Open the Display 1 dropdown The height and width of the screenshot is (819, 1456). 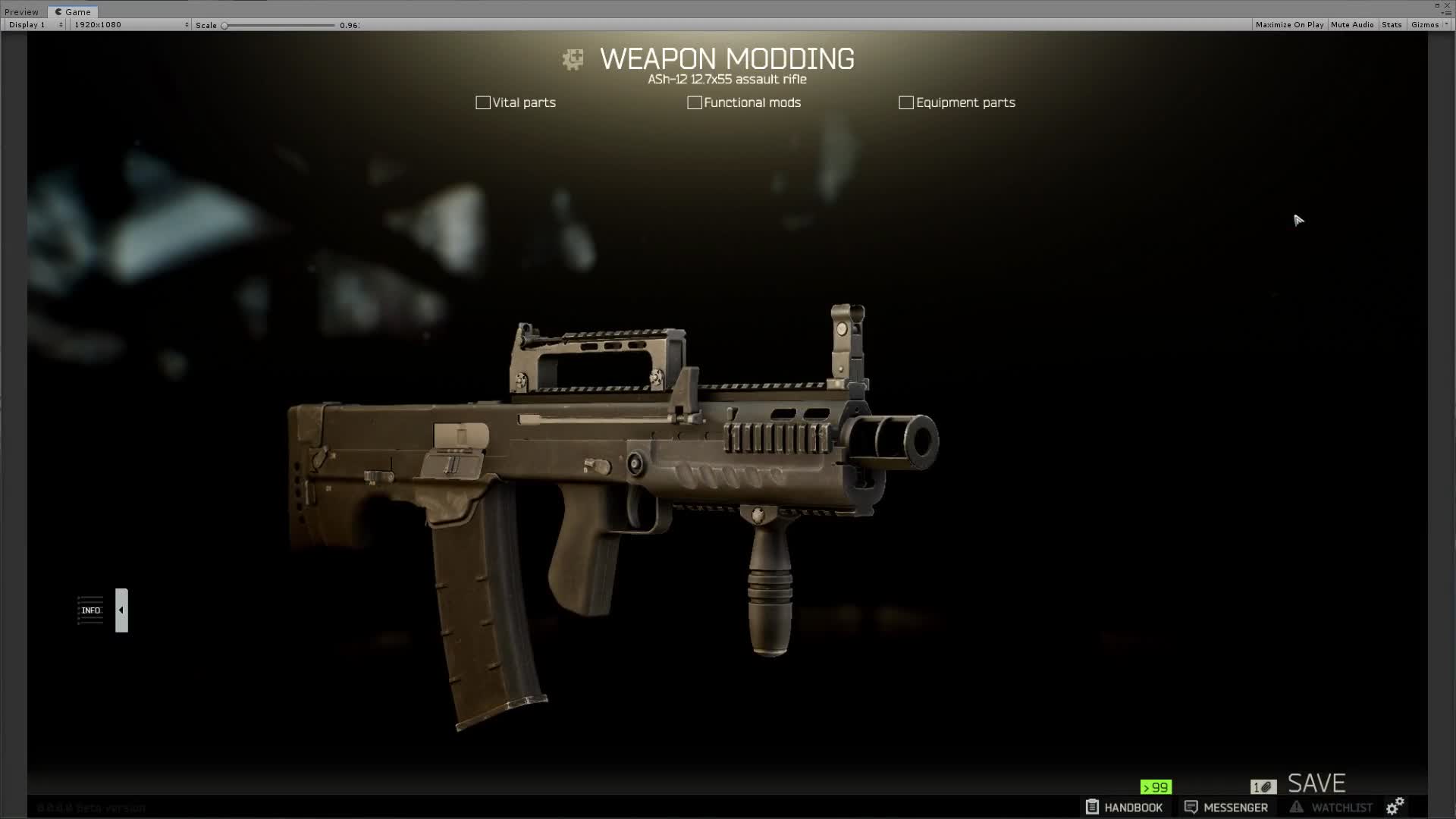36,25
